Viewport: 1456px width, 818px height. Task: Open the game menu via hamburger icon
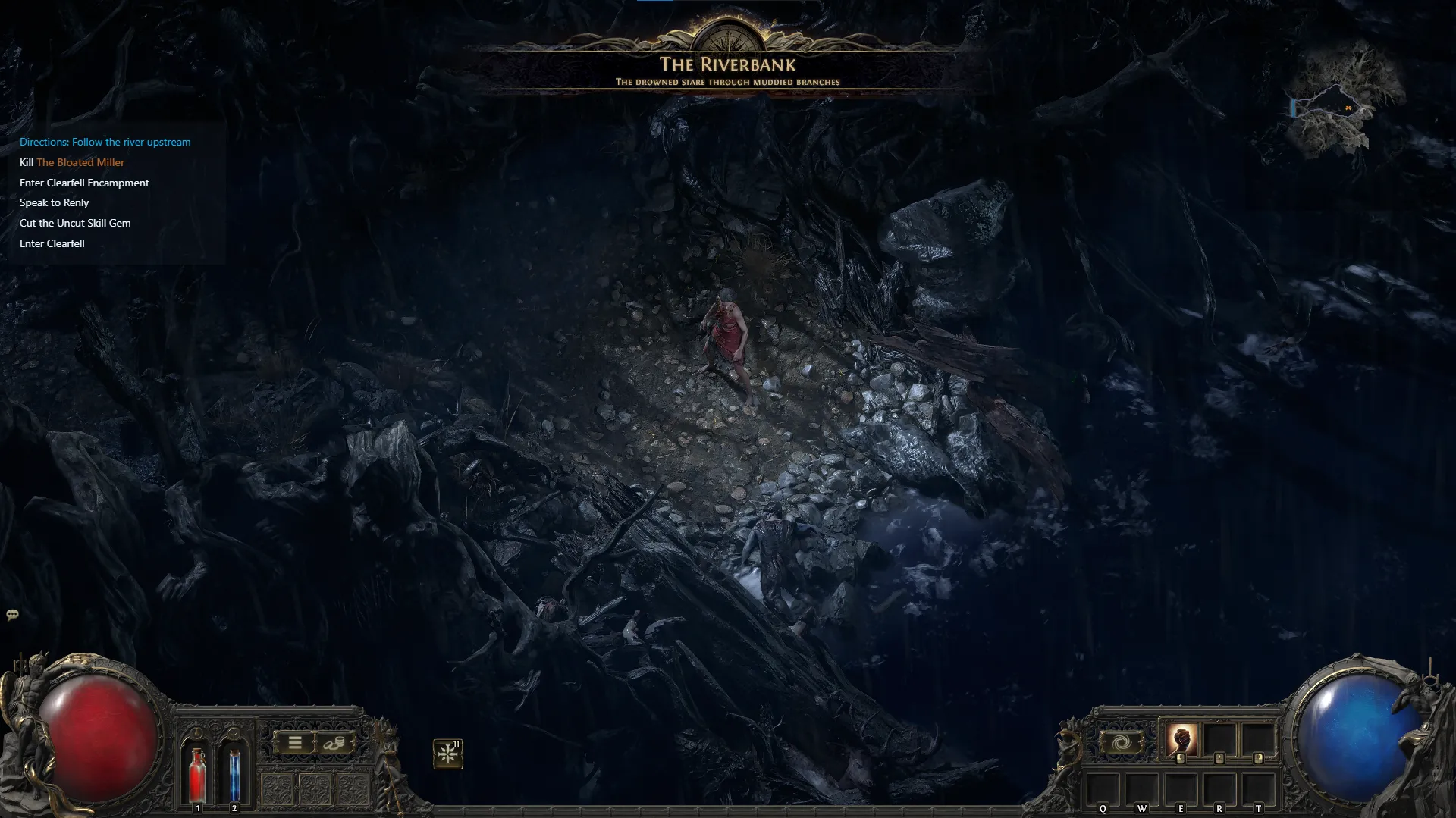coord(295,742)
